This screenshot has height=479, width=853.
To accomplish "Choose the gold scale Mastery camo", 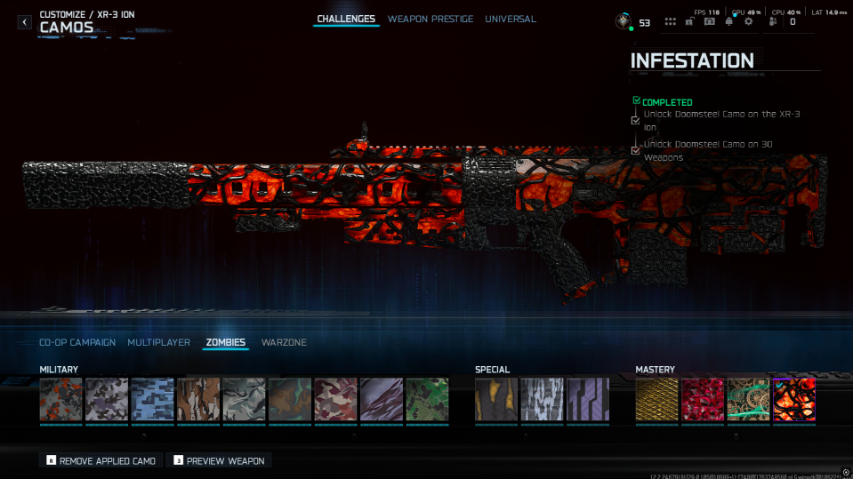I will click(x=656, y=400).
